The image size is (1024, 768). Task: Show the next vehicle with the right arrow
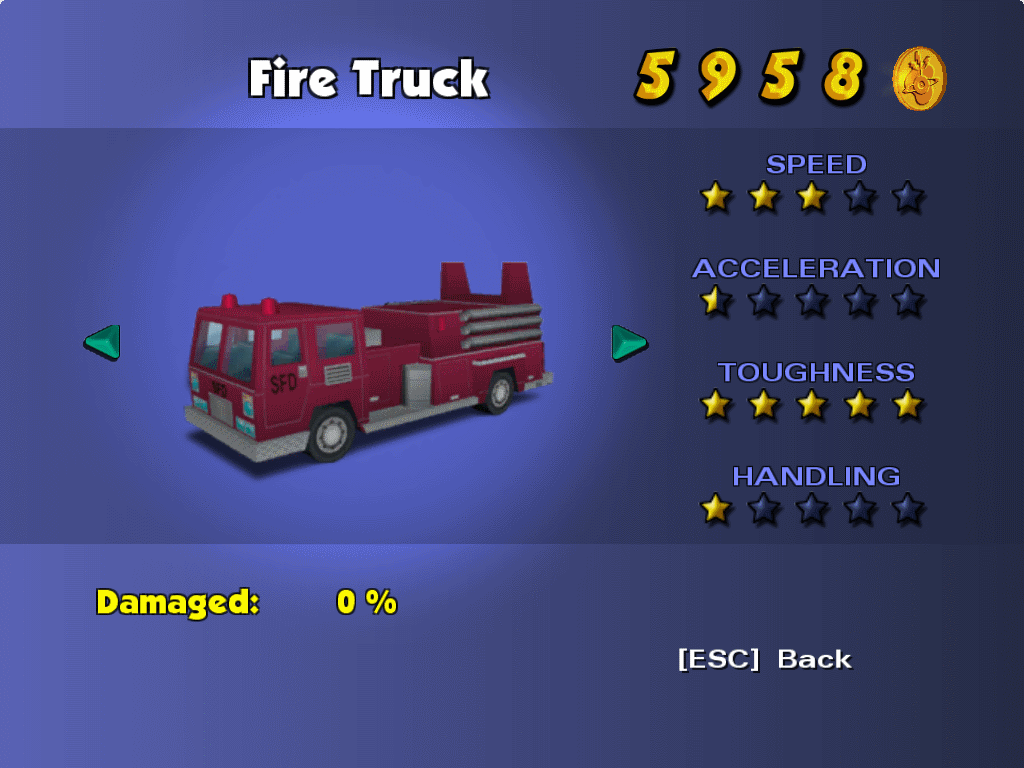(x=629, y=342)
